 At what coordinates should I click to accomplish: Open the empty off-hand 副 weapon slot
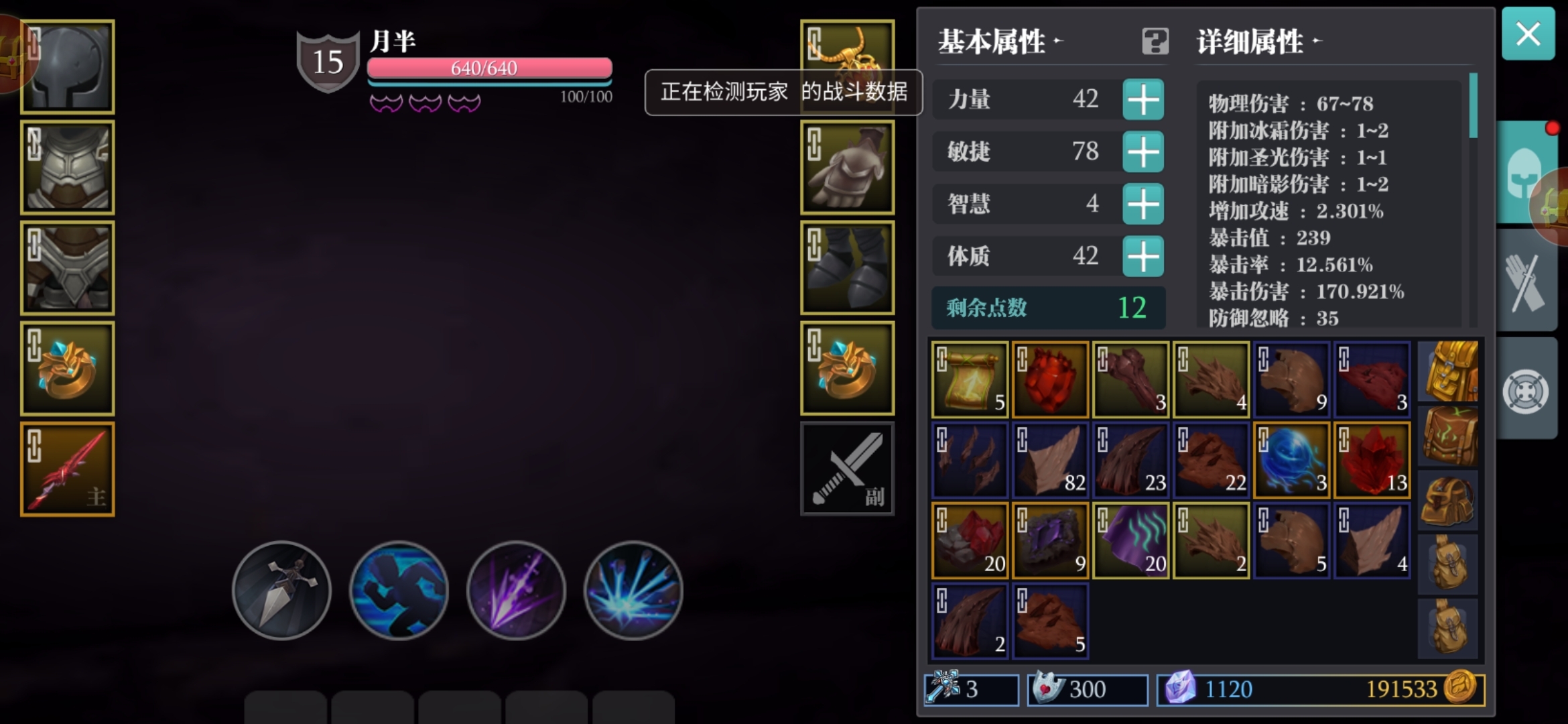[x=847, y=468]
